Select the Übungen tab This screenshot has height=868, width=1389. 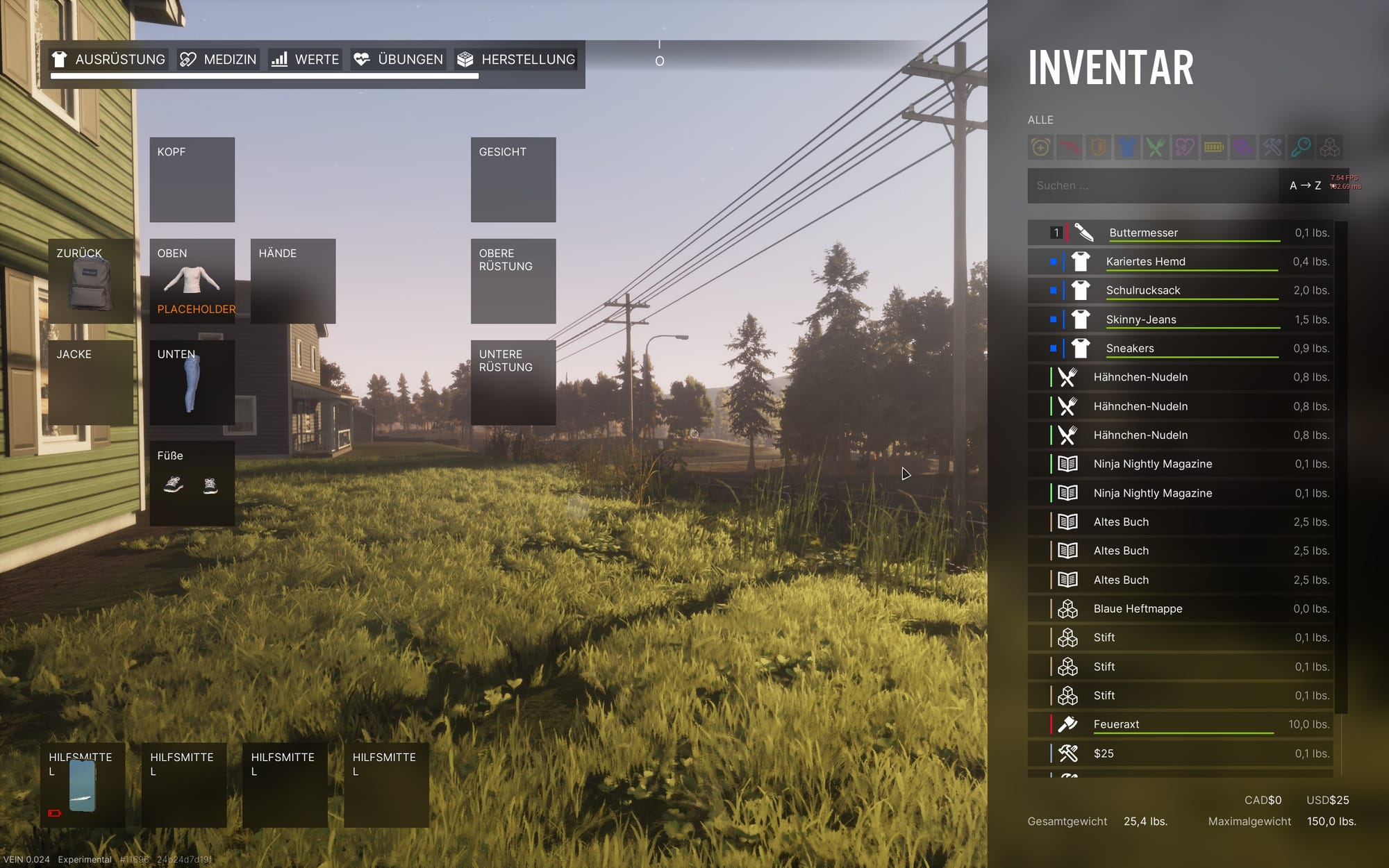click(x=398, y=60)
